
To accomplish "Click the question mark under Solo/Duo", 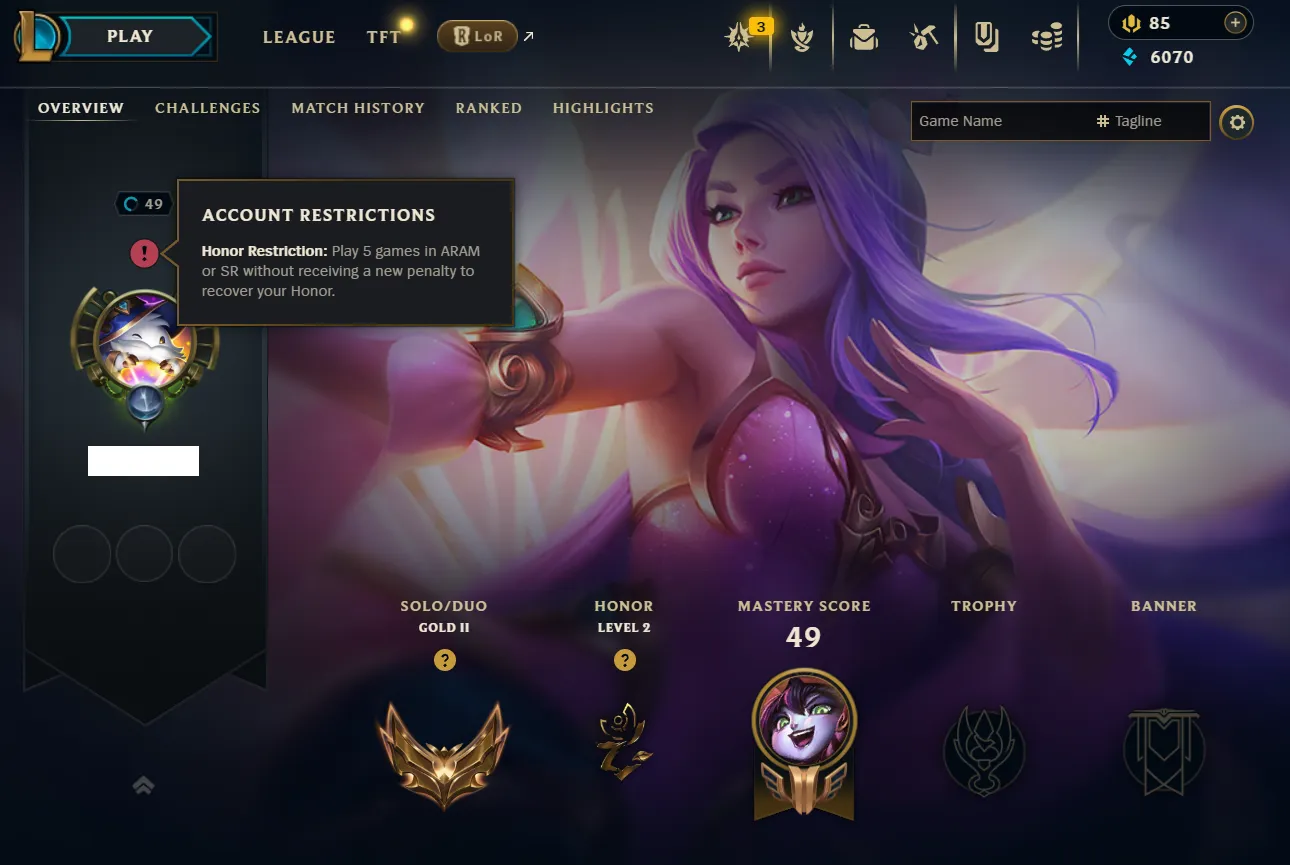I will tap(445, 660).
